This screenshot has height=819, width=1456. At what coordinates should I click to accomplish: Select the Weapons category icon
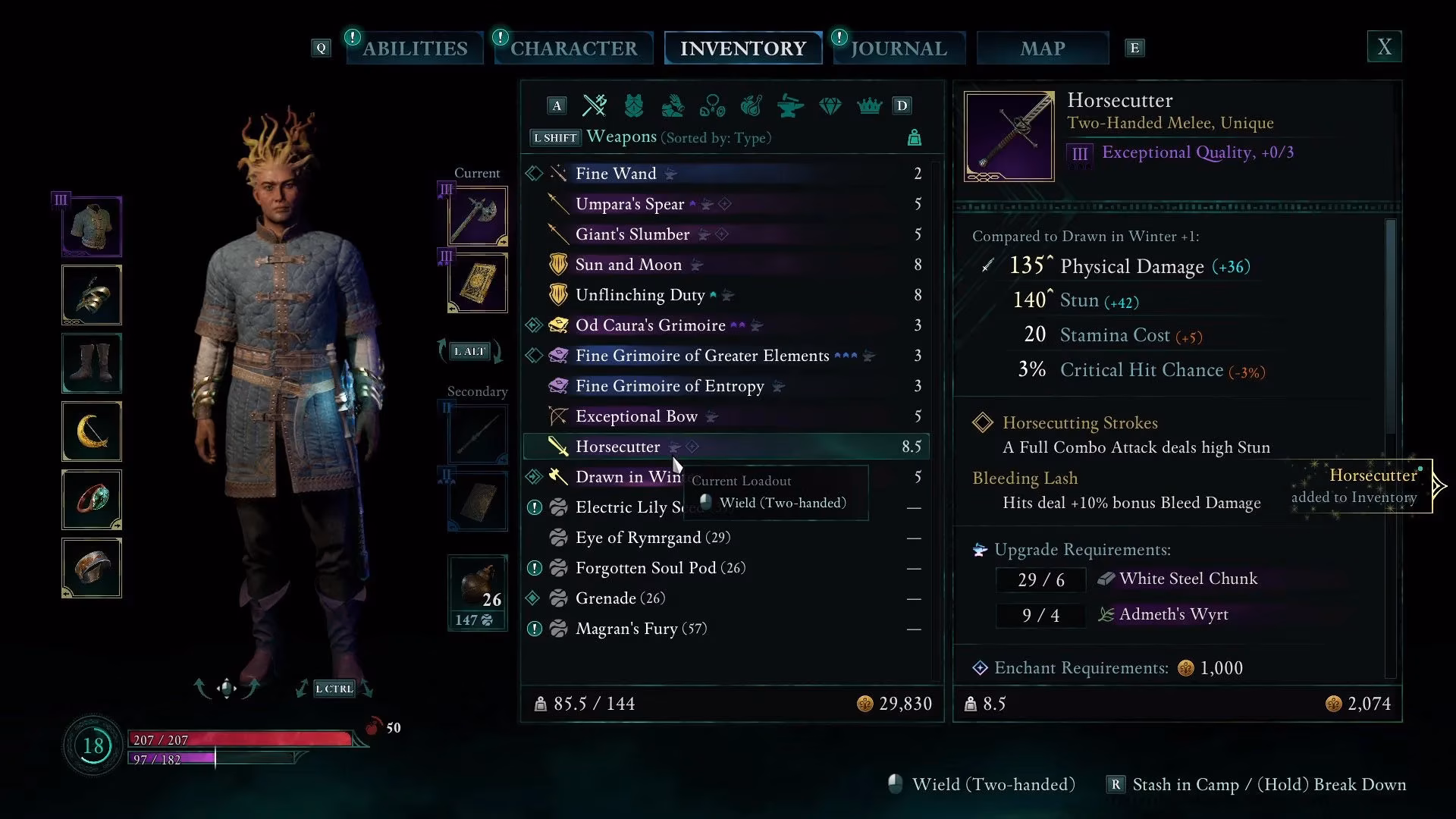[595, 105]
